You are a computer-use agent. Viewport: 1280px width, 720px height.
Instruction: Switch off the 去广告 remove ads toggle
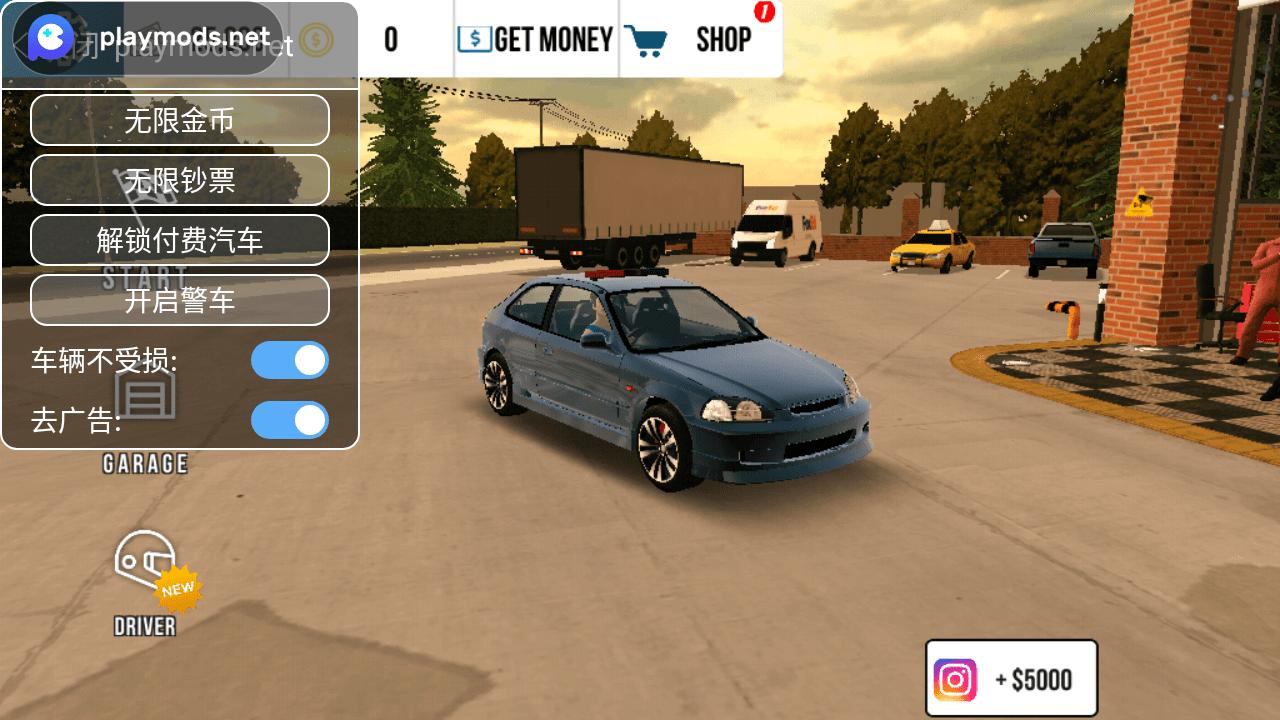click(289, 420)
